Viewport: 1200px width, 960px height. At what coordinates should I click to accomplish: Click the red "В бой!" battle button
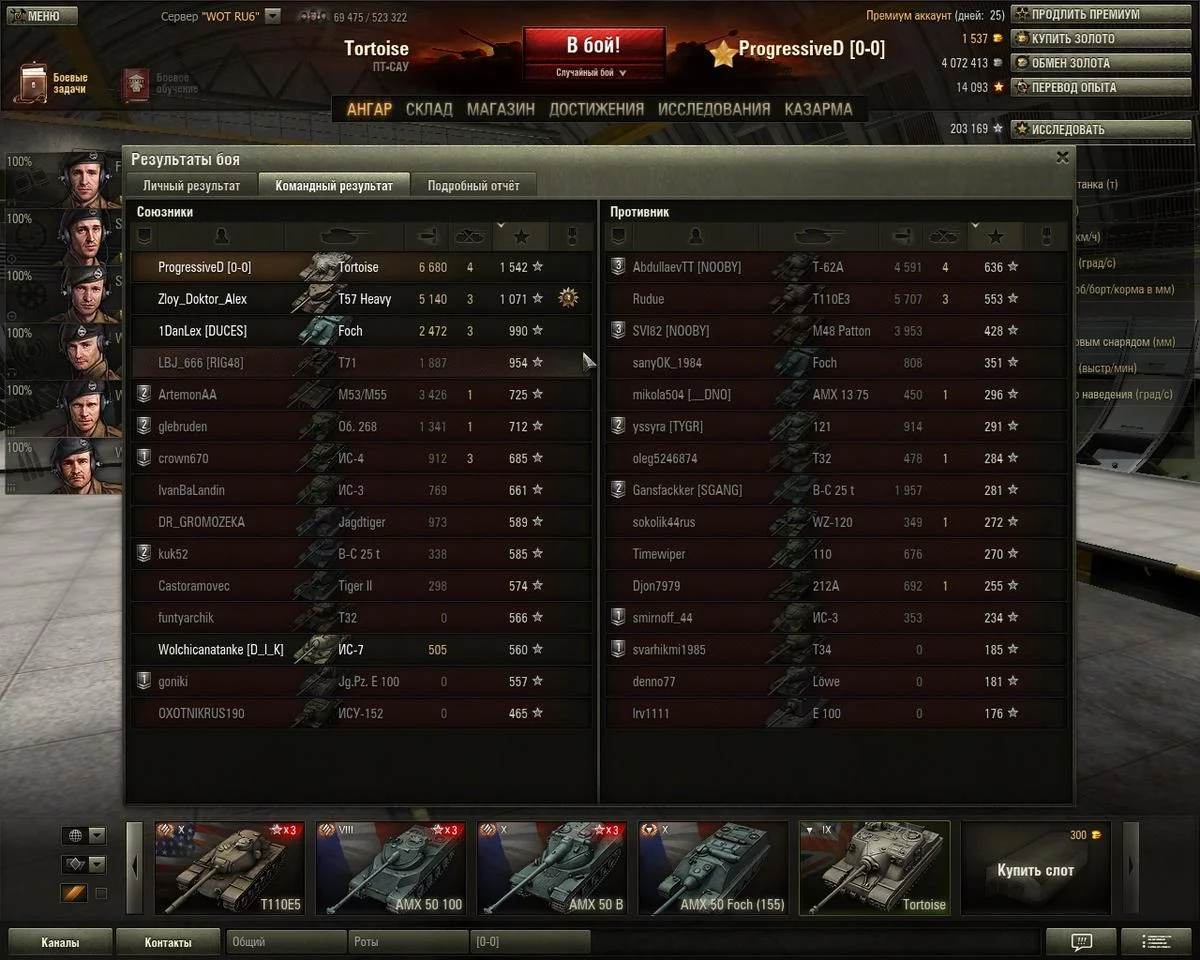pyautogui.click(x=593, y=46)
